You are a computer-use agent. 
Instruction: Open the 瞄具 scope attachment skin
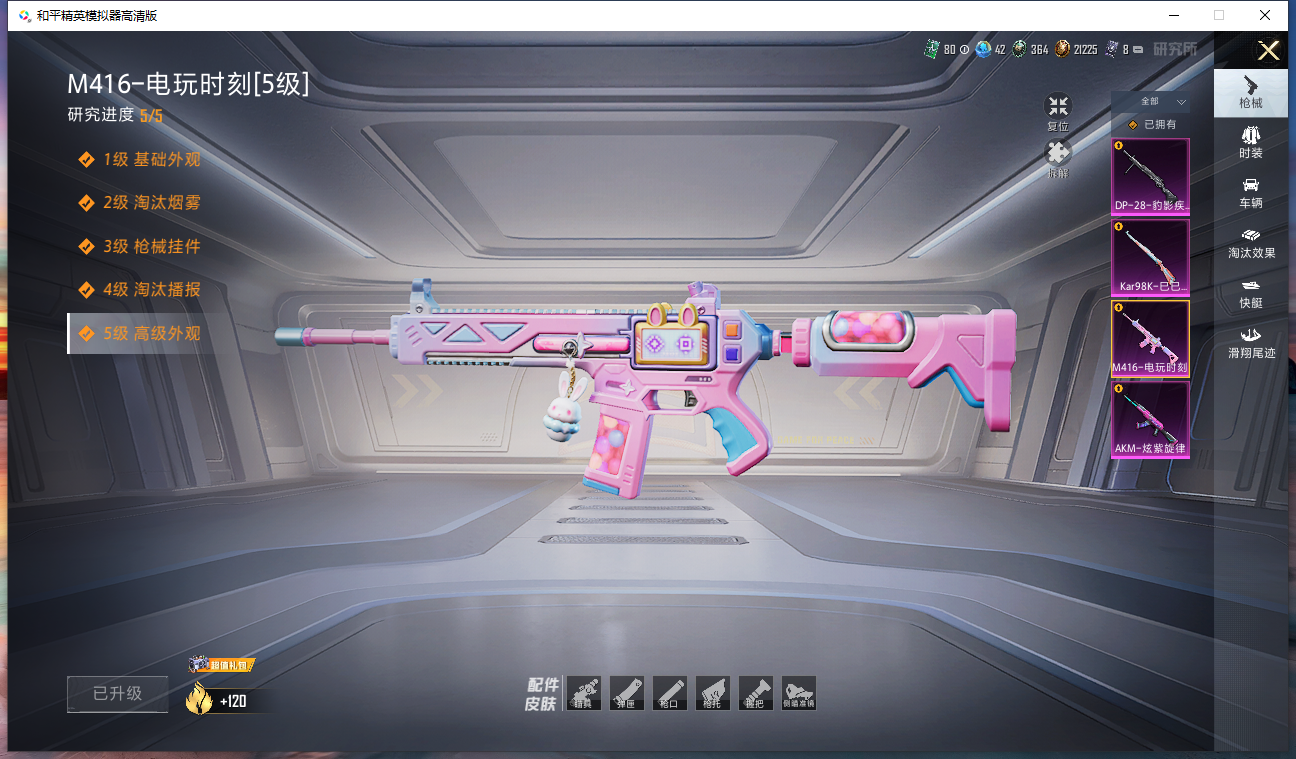(583, 693)
